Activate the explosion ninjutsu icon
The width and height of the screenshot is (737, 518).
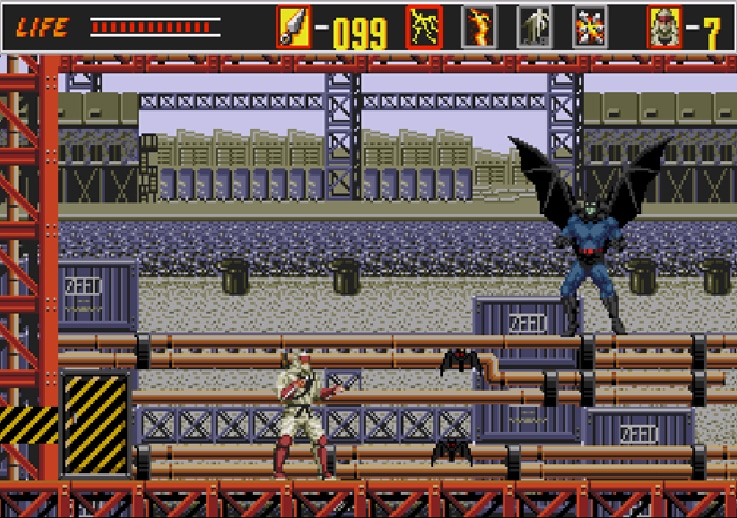point(589,27)
